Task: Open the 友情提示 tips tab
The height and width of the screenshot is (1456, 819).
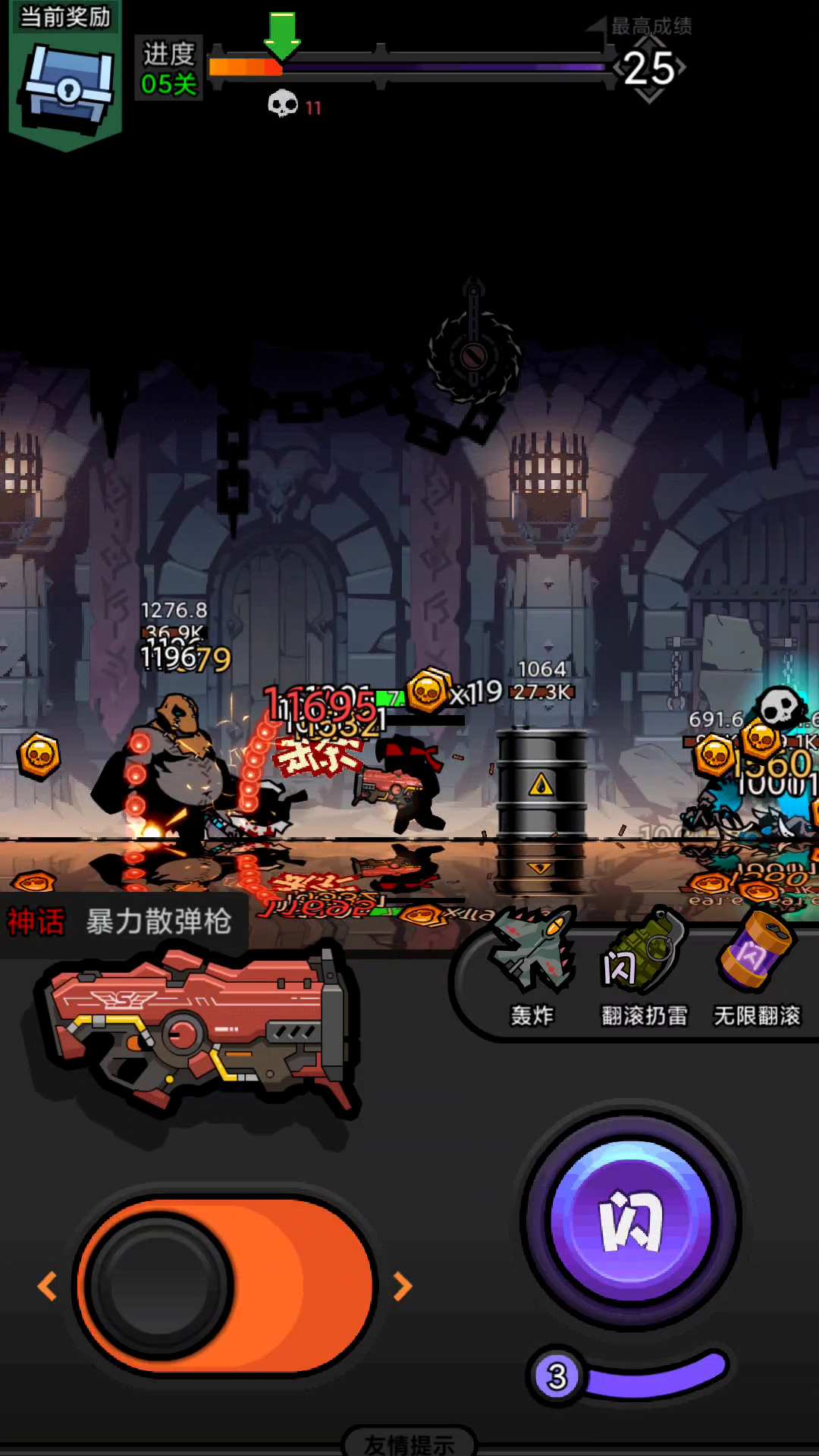Action: (x=409, y=1443)
